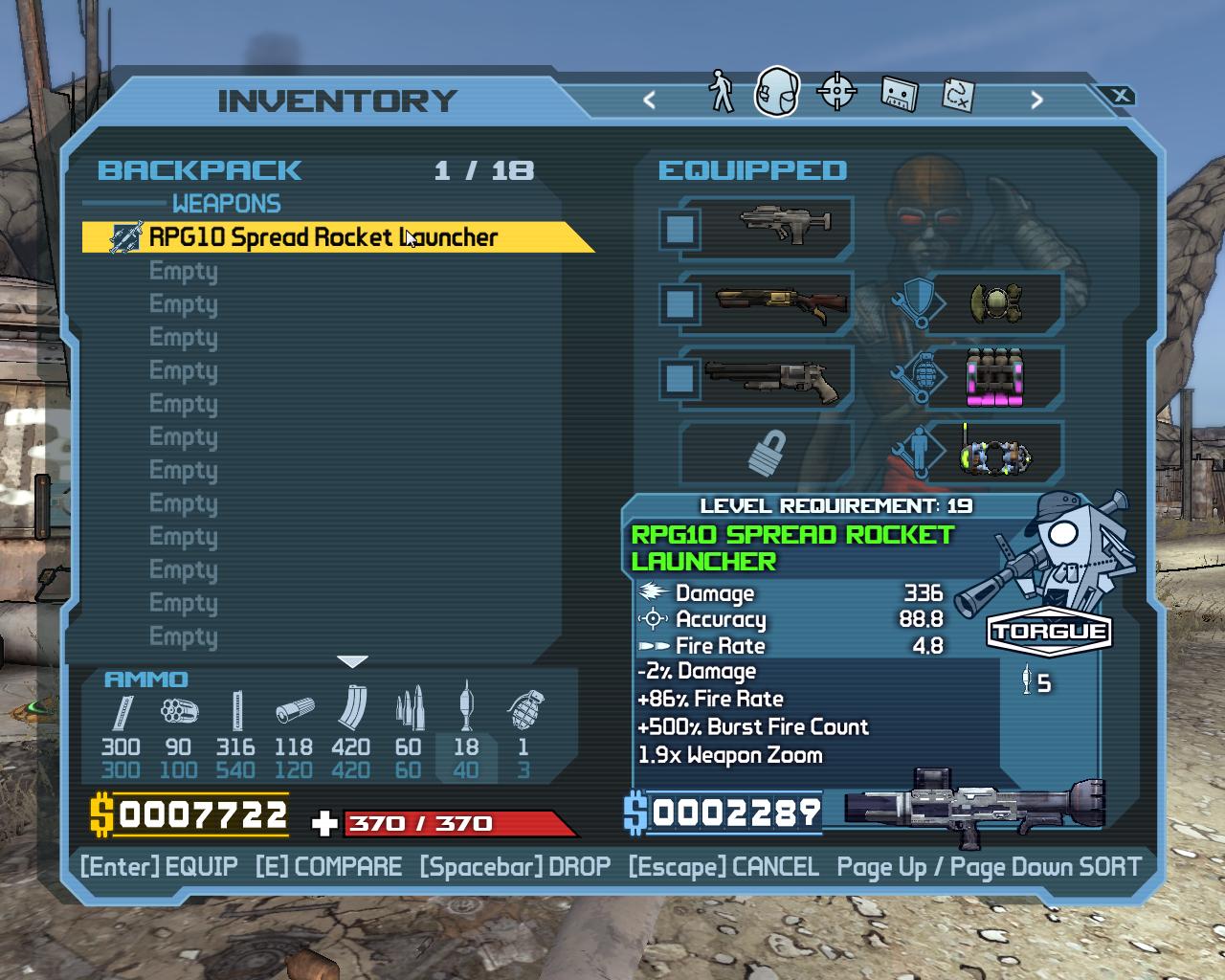Click the locked fourth weapon slot

click(x=767, y=453)
